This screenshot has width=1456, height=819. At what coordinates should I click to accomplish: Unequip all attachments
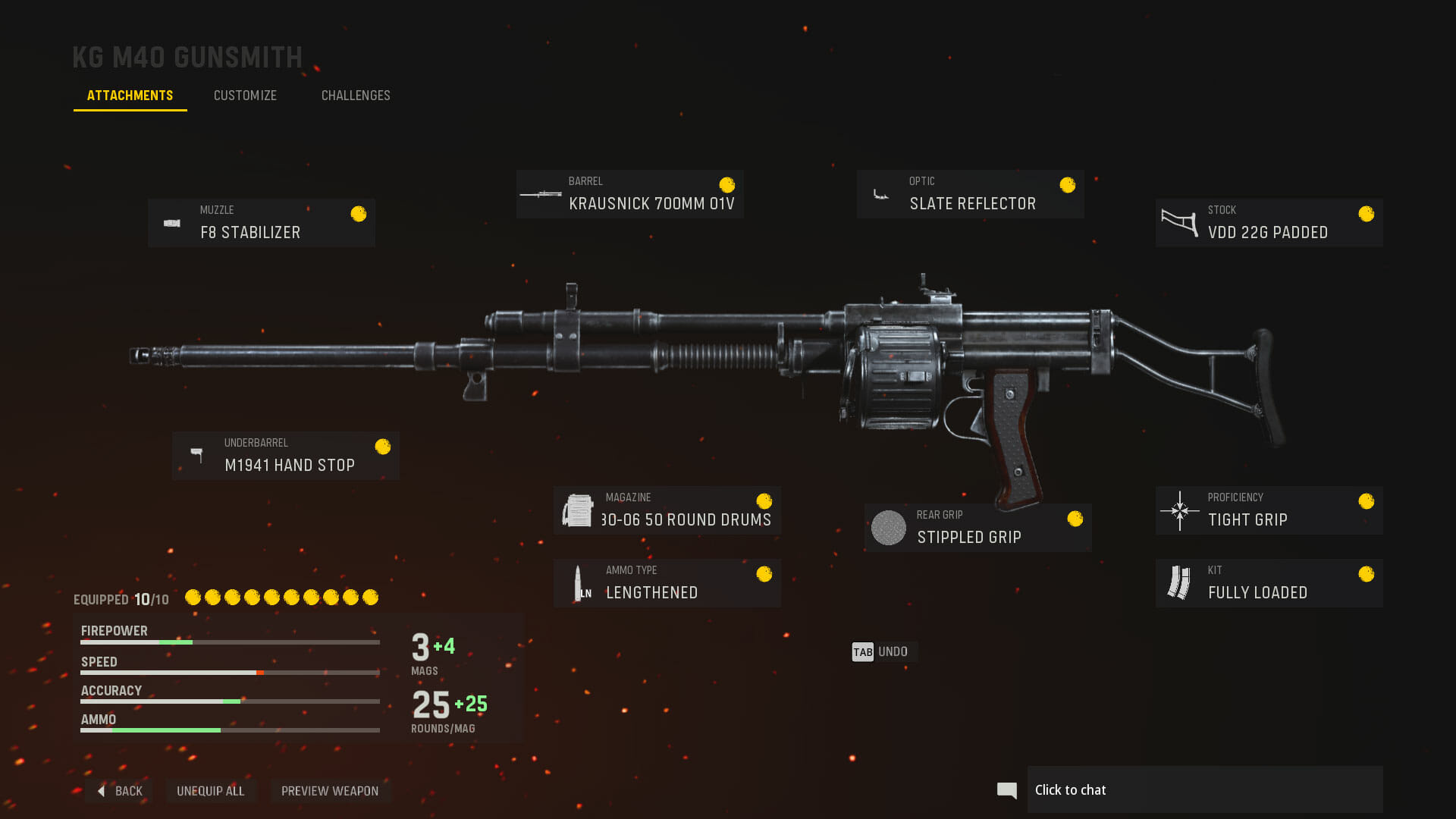click(x=211, y=791)
